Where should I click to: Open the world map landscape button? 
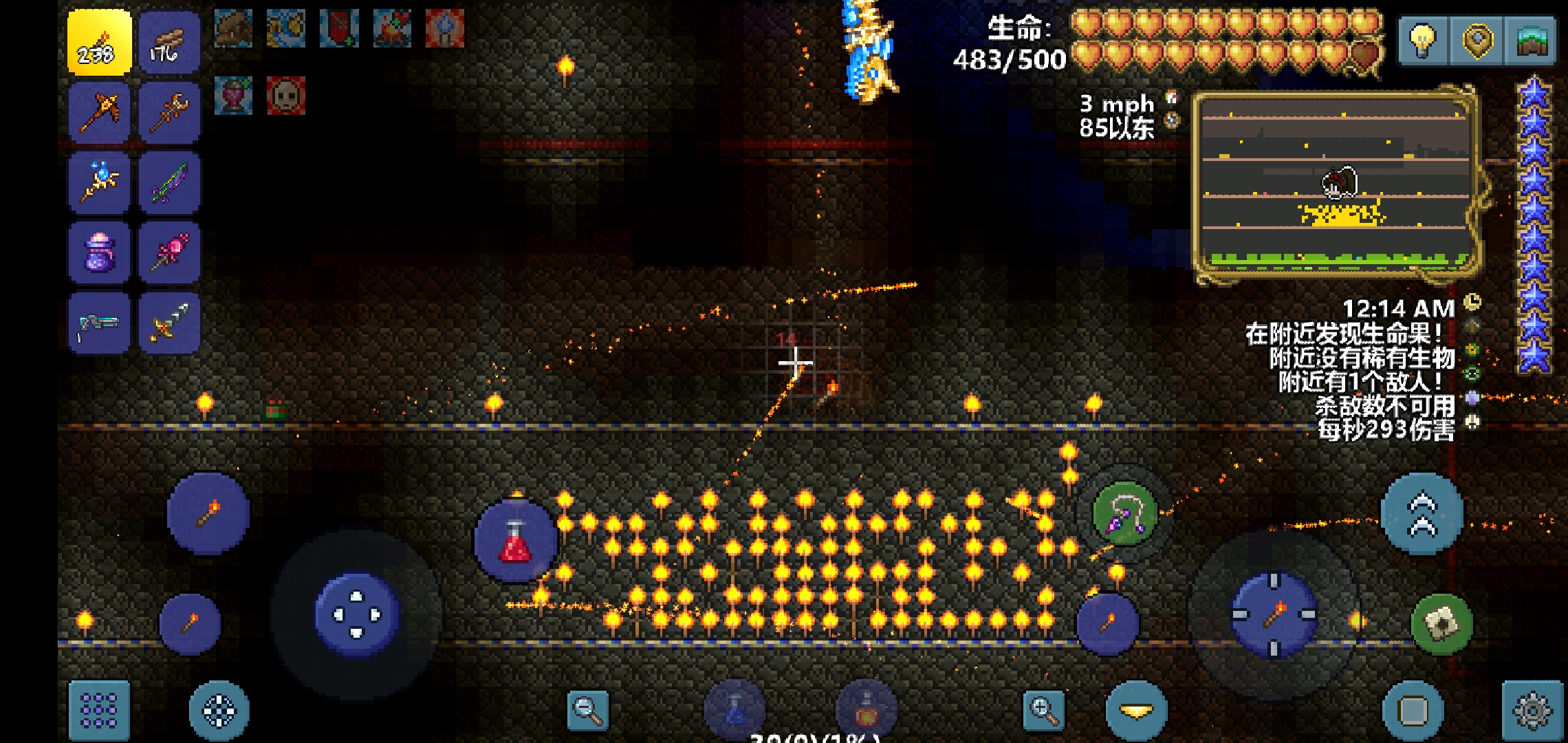(x=1532, y=41)
